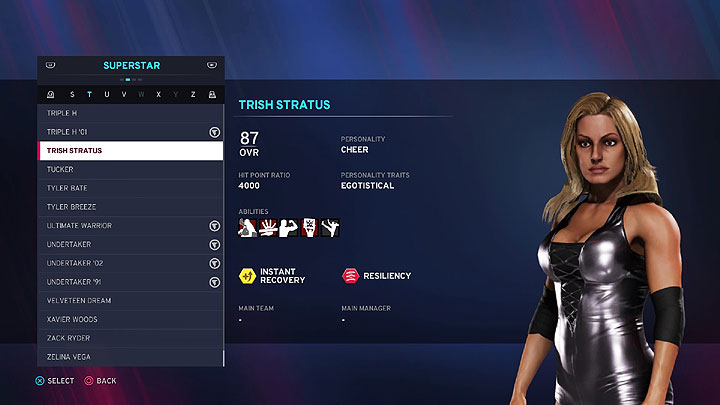Screen dimensions: 720x405
Task: Jump to the letter Z filter
Action: click(193, 95)
